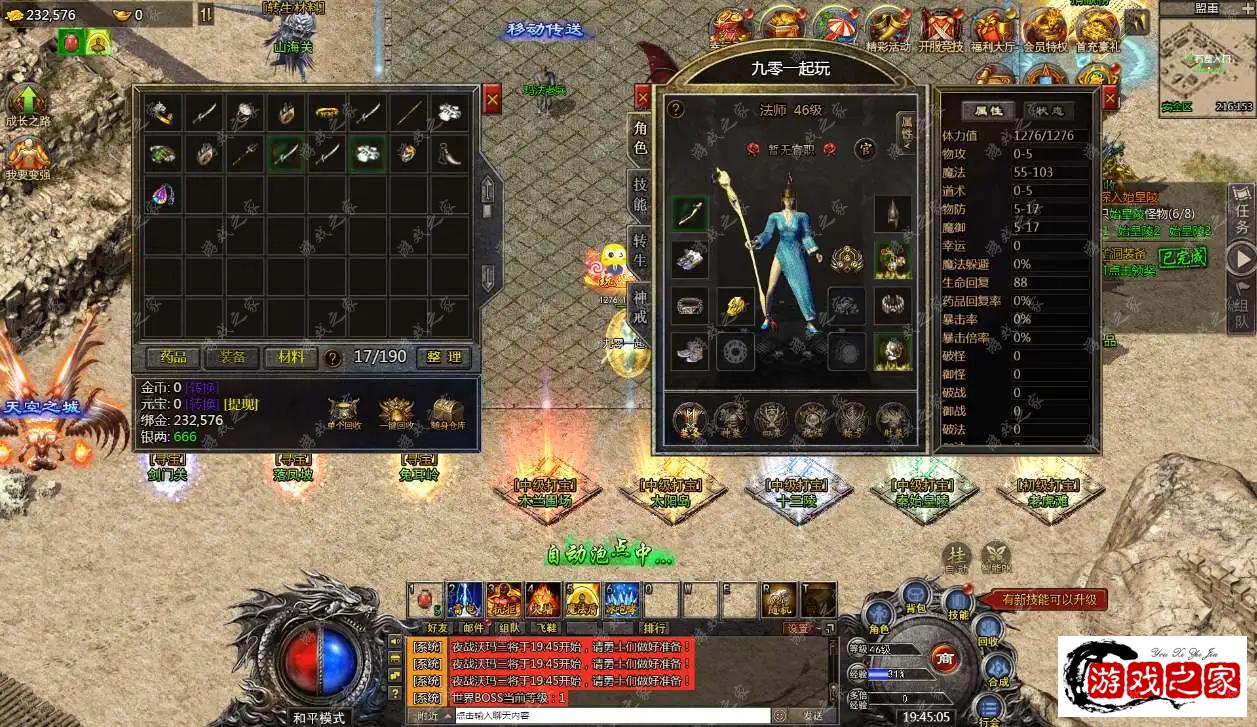The image size is (1257, 727).
Task: Open the 好友 friends list
Action: pos(439,628)
